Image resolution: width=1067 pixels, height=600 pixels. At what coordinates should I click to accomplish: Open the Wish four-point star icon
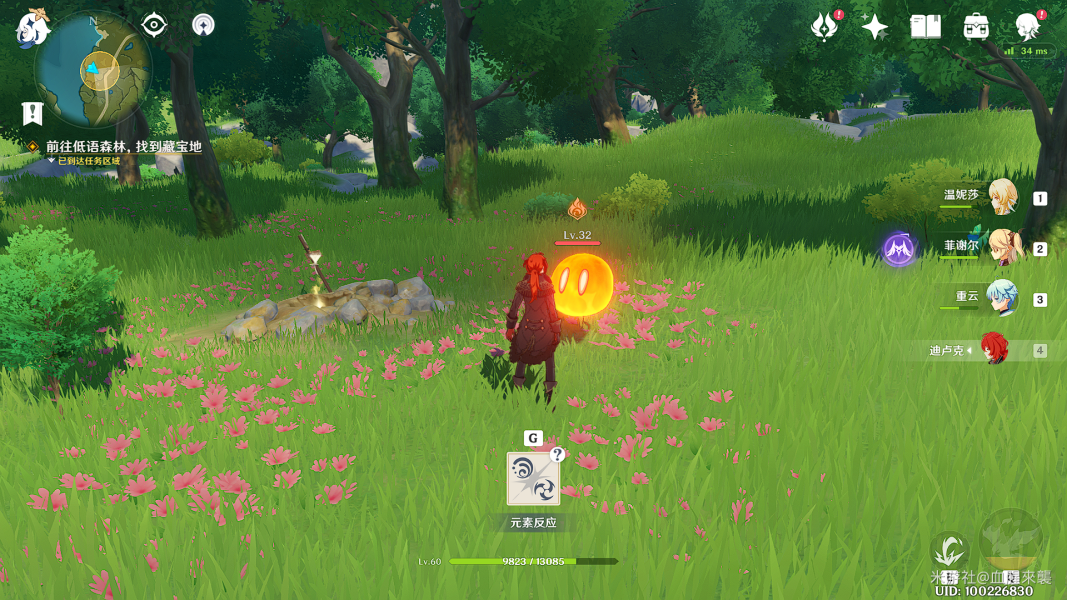point(875,27)
